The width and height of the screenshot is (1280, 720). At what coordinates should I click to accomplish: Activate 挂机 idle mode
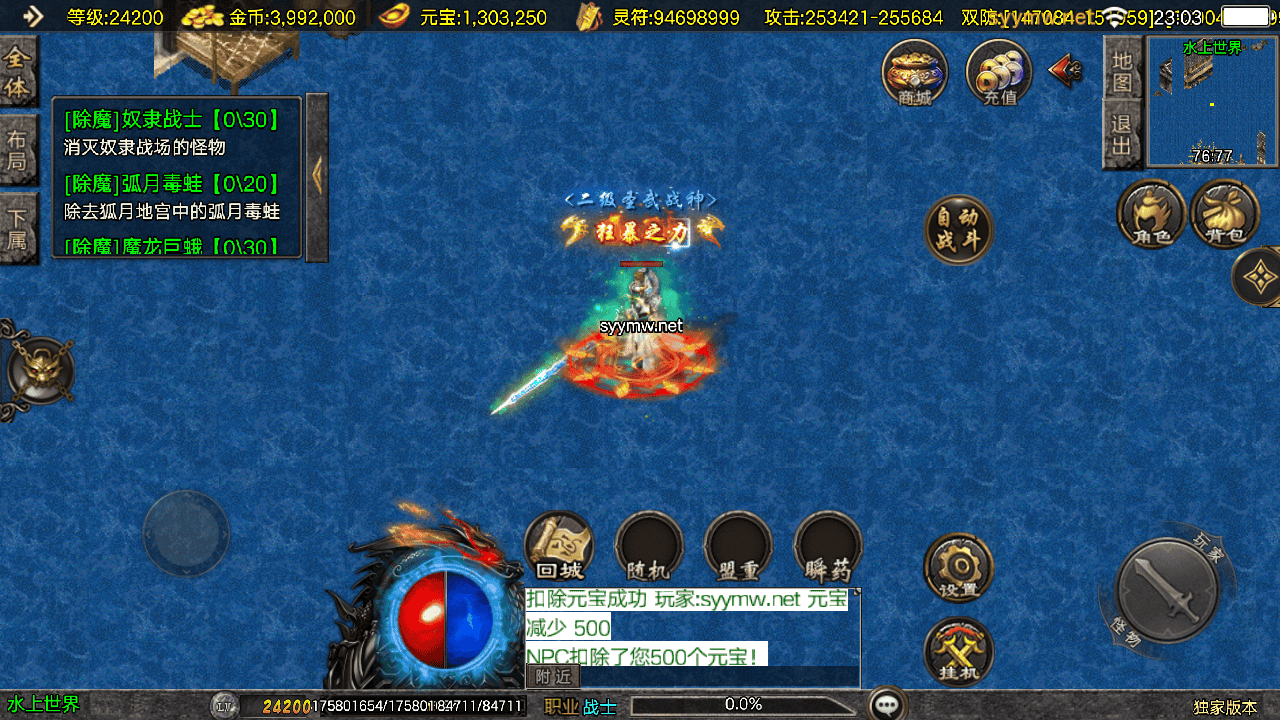coord(958,651)
